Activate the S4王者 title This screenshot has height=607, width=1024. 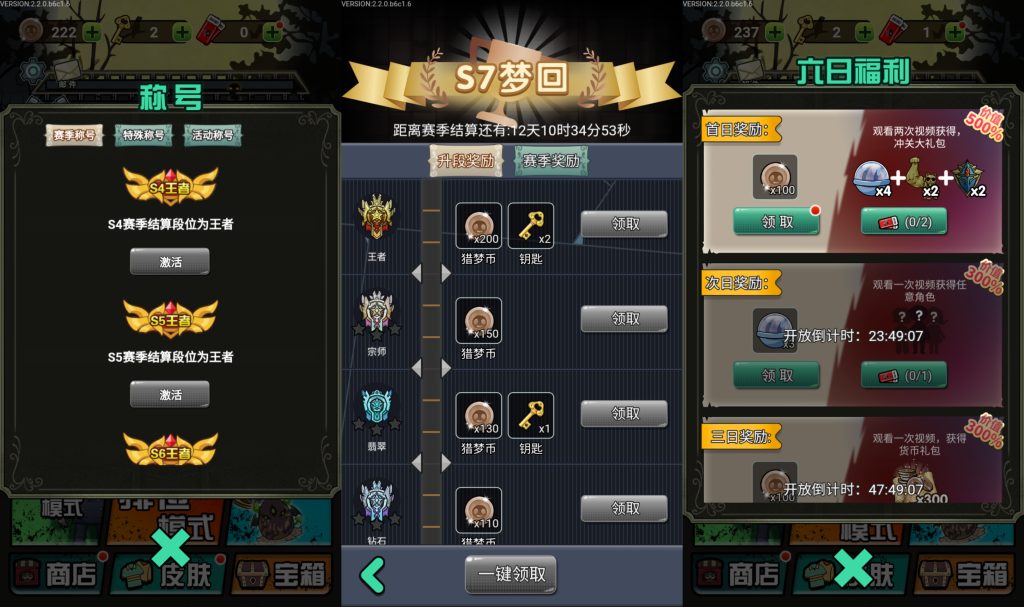170,261
